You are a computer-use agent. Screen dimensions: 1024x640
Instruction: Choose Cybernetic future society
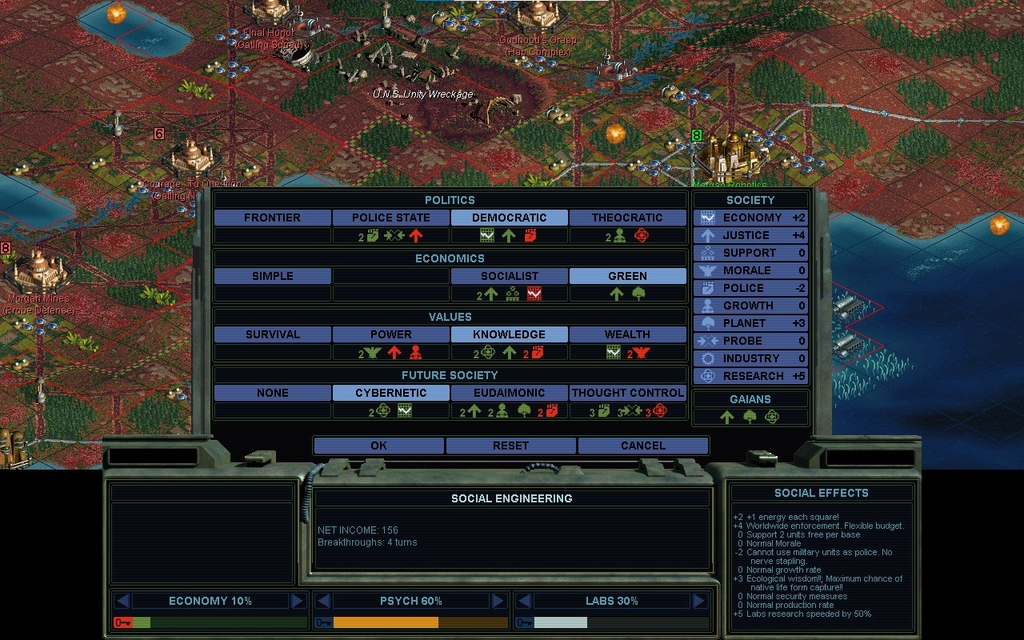390,393
